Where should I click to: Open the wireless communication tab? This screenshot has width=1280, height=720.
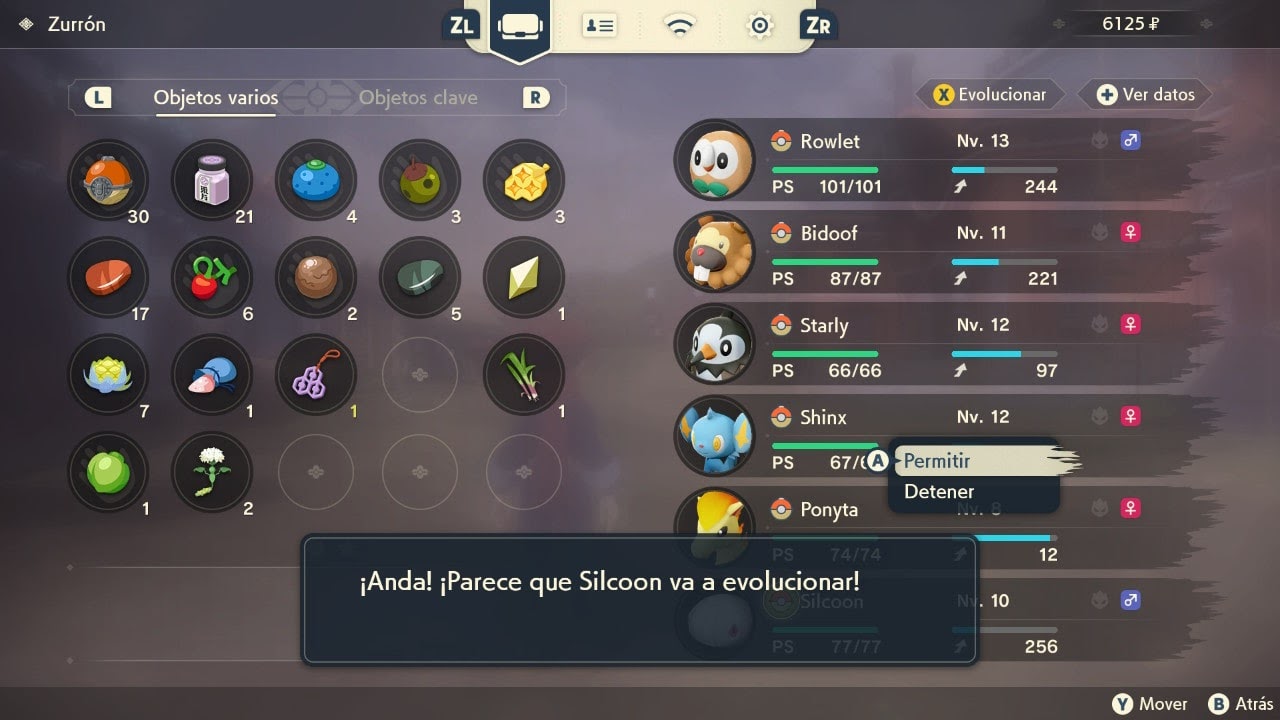pos(680,26)
